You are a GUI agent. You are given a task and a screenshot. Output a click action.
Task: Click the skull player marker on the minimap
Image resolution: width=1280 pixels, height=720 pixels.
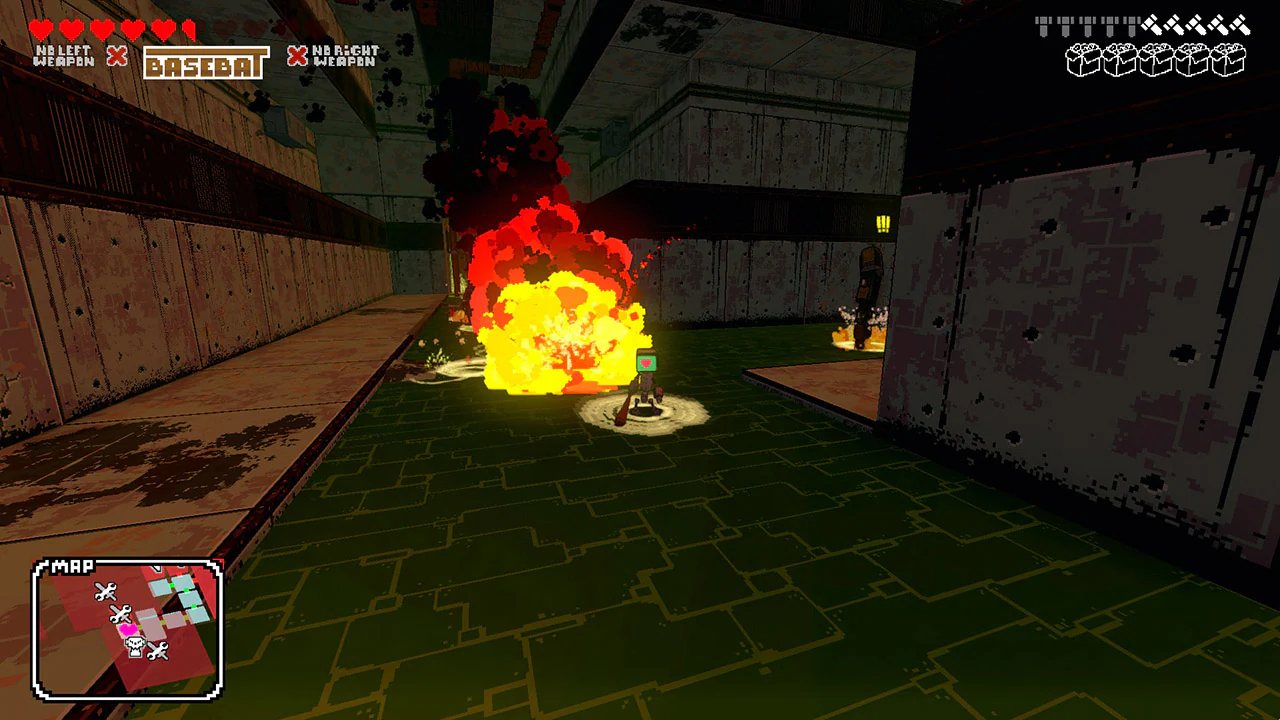pos(134,645)
